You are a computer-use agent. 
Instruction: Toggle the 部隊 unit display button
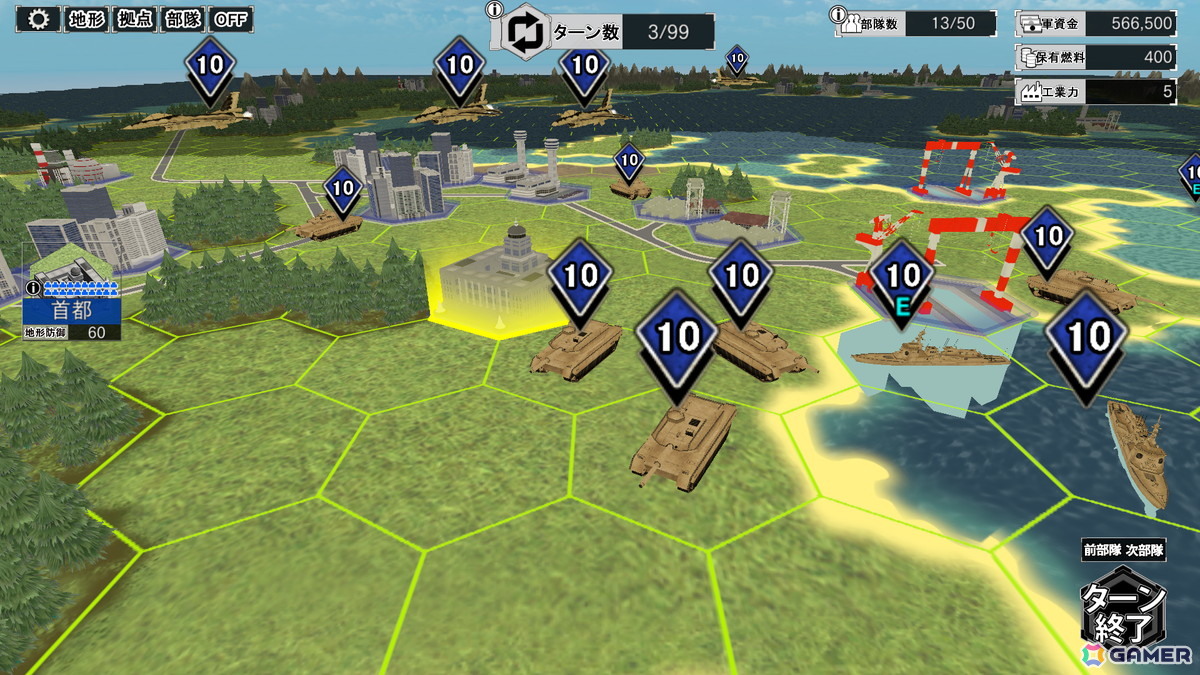pos(183,19)
